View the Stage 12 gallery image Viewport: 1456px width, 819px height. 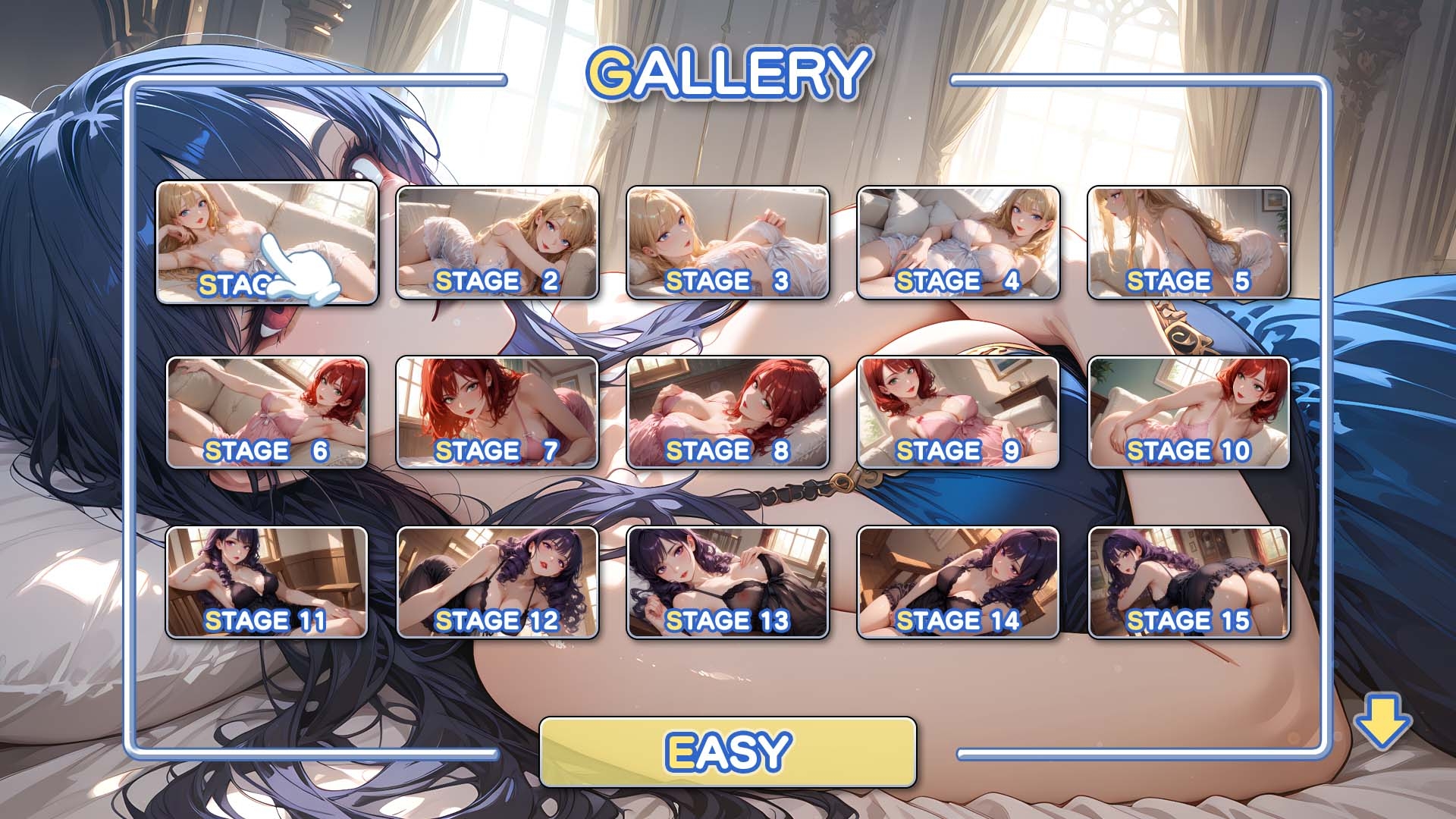pos(497,582)
